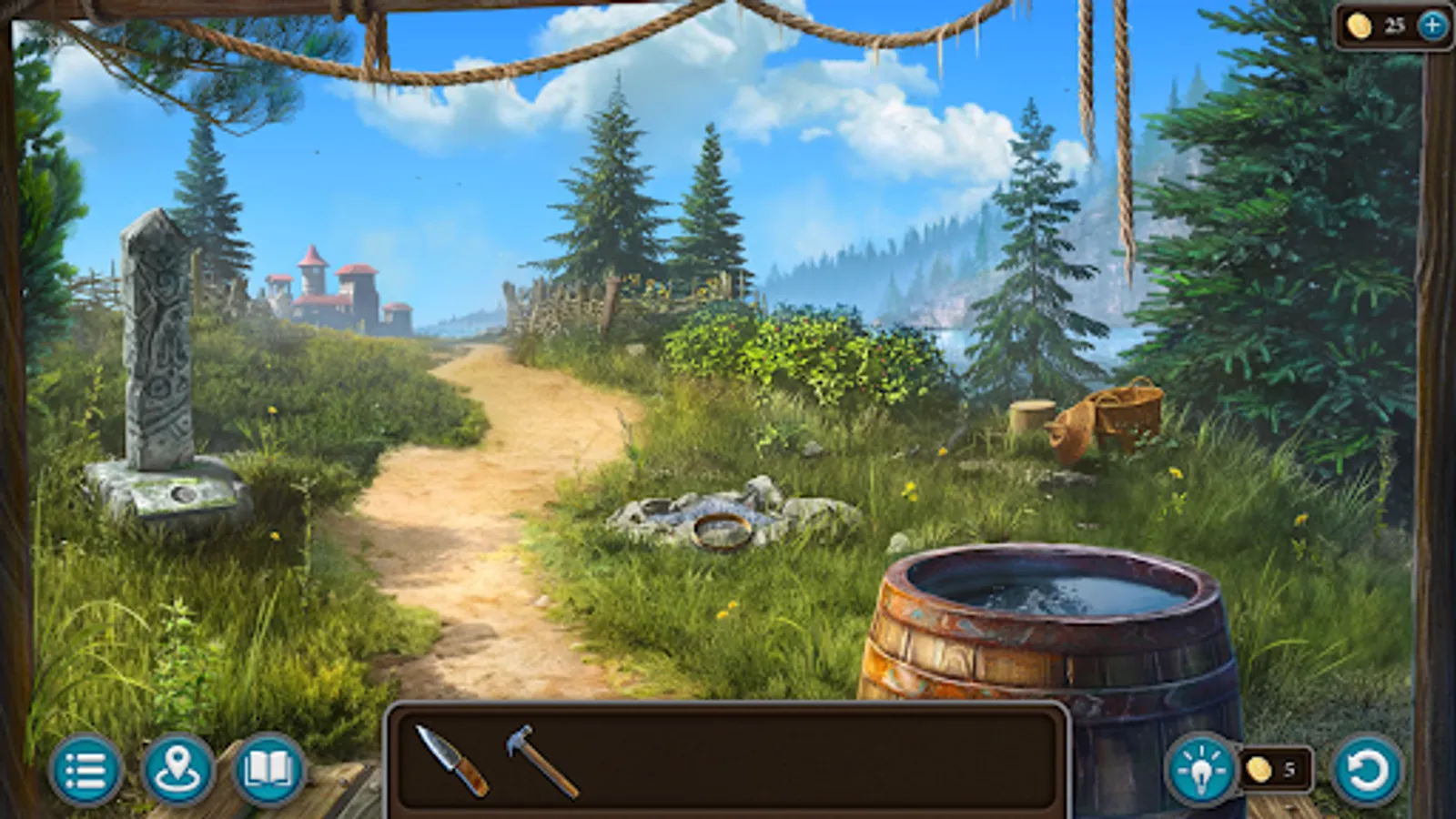Screen dimensions: 1456x819
Task: View the 5-coin hint cost badge
Action: pyautogui.click(x=1277, y=770)
